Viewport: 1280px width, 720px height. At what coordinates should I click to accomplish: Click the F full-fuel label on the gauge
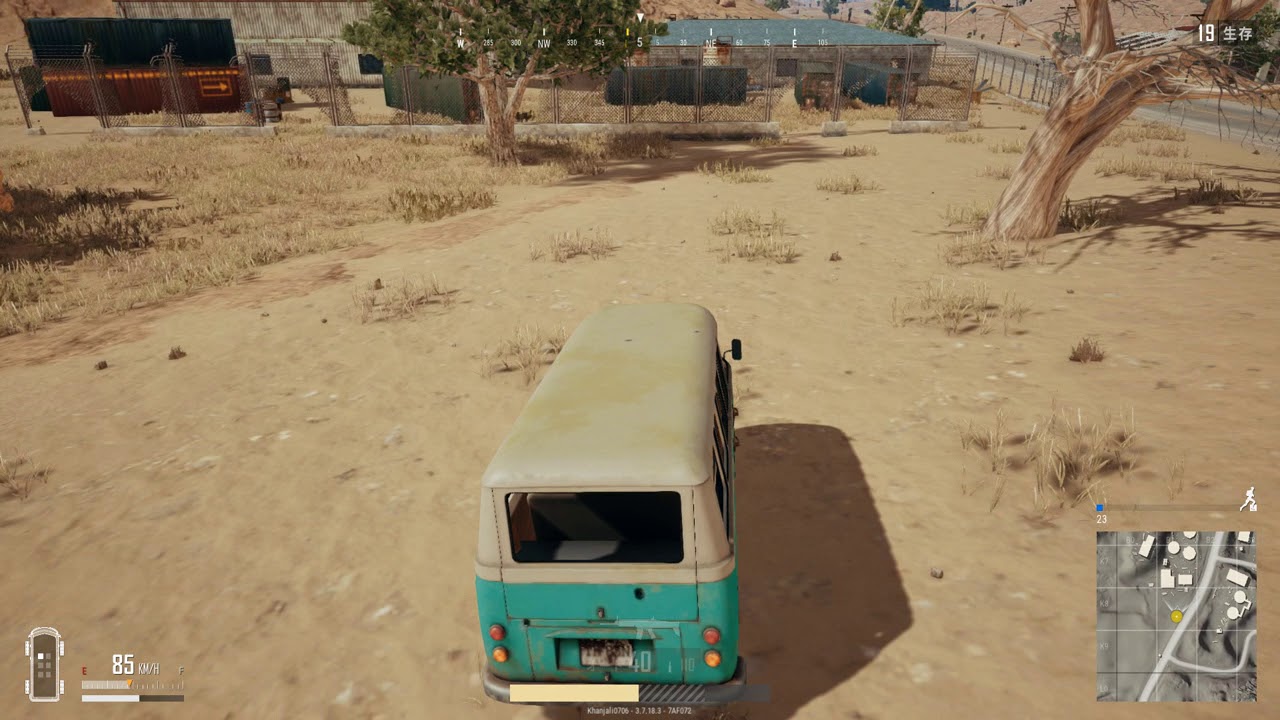(x=180, y=669)
